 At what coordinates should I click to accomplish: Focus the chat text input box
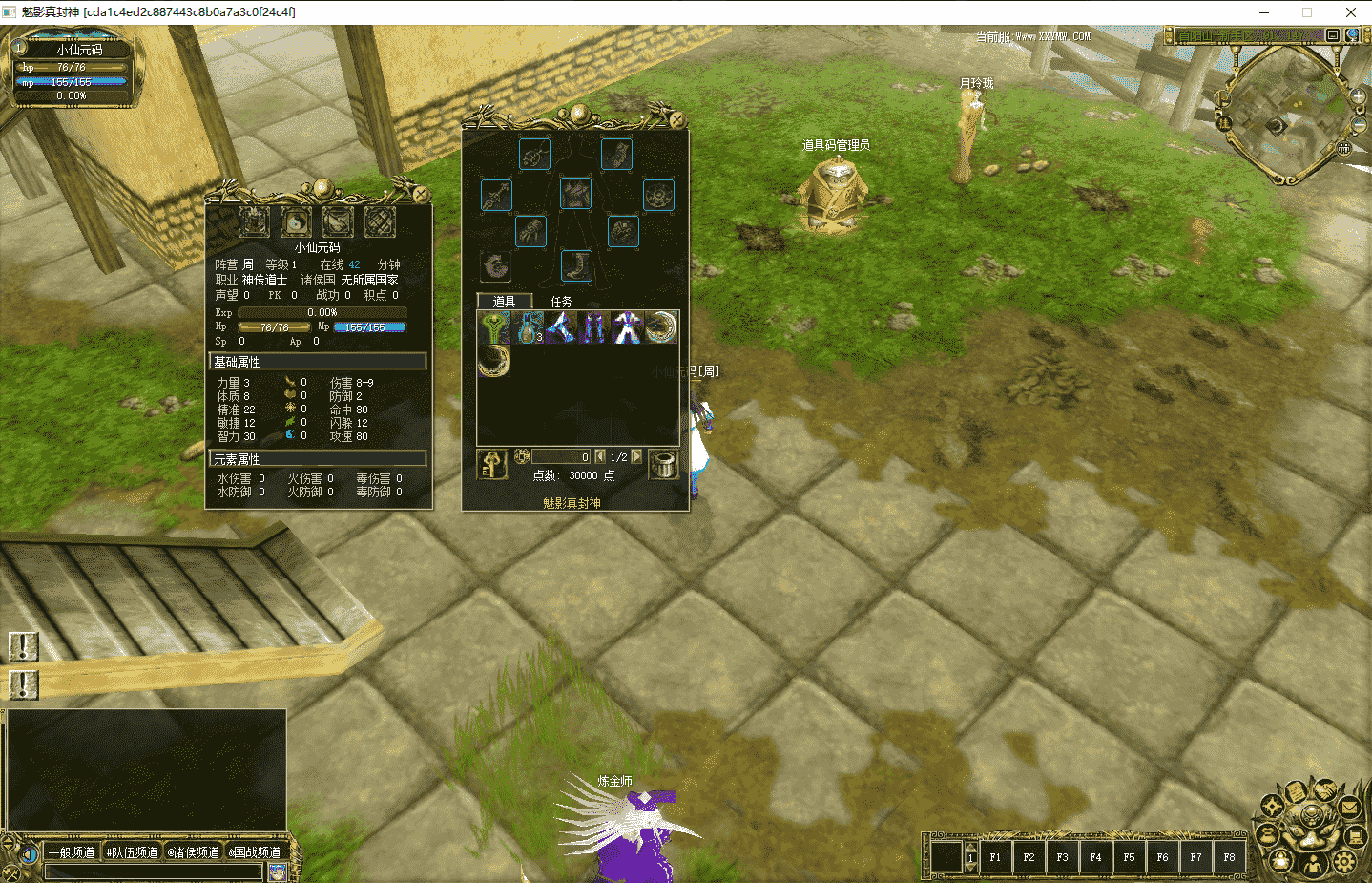pos(153,872)
